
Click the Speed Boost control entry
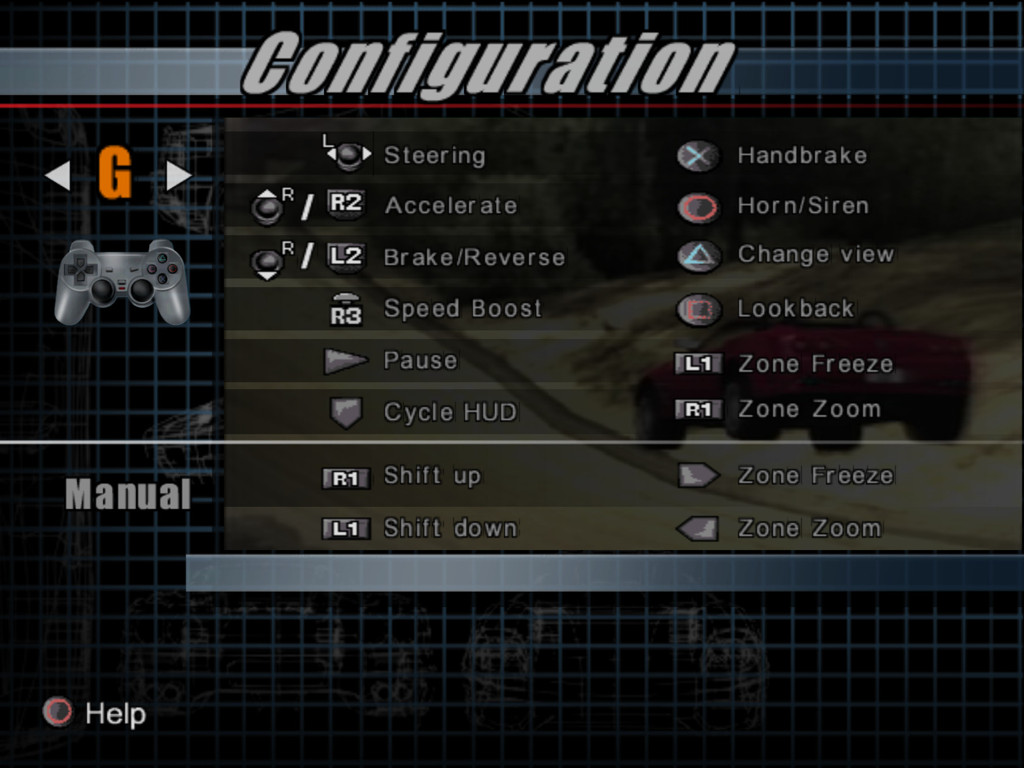tap(462, 309)
